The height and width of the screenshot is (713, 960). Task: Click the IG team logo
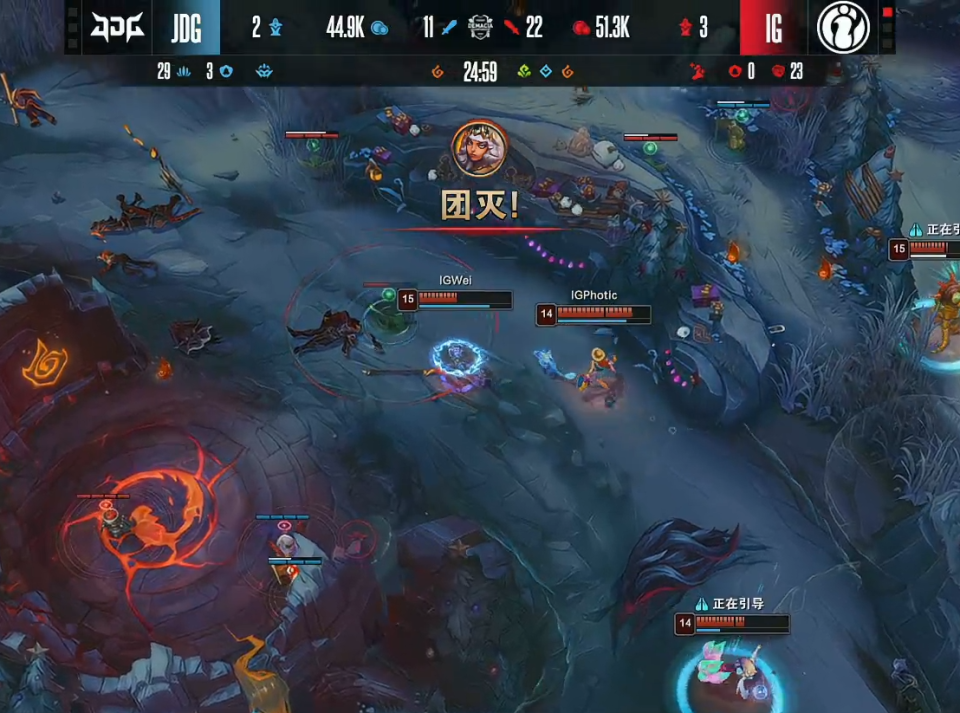coord(843,27)
